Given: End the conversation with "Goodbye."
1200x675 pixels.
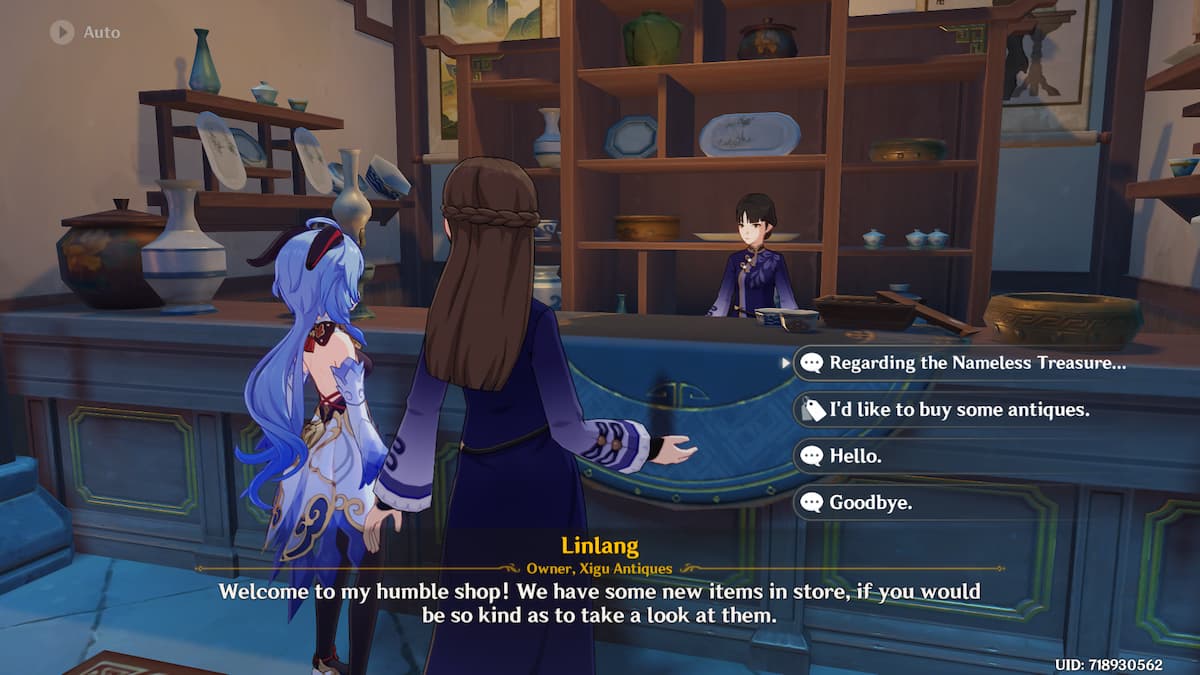Looking at the screenshot, I should 870,502.
